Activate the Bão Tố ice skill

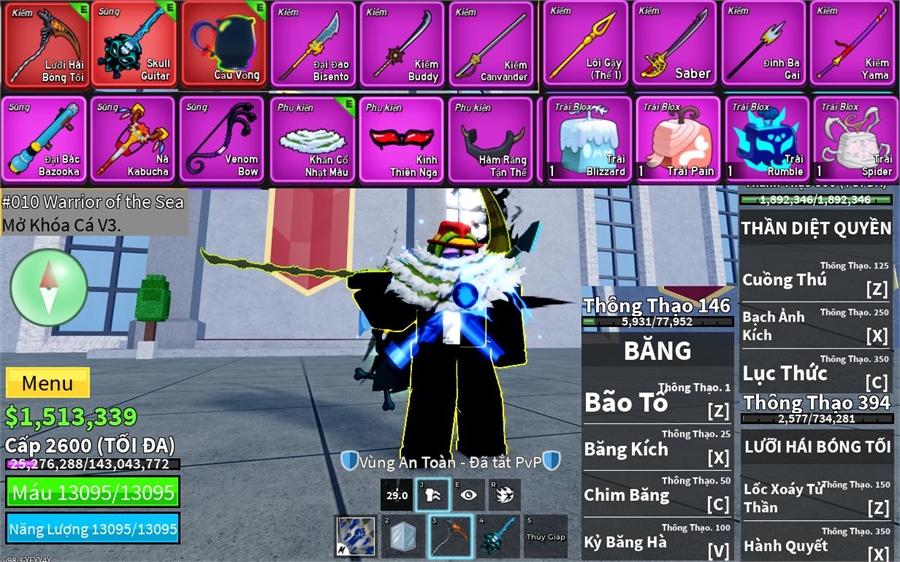657,402
